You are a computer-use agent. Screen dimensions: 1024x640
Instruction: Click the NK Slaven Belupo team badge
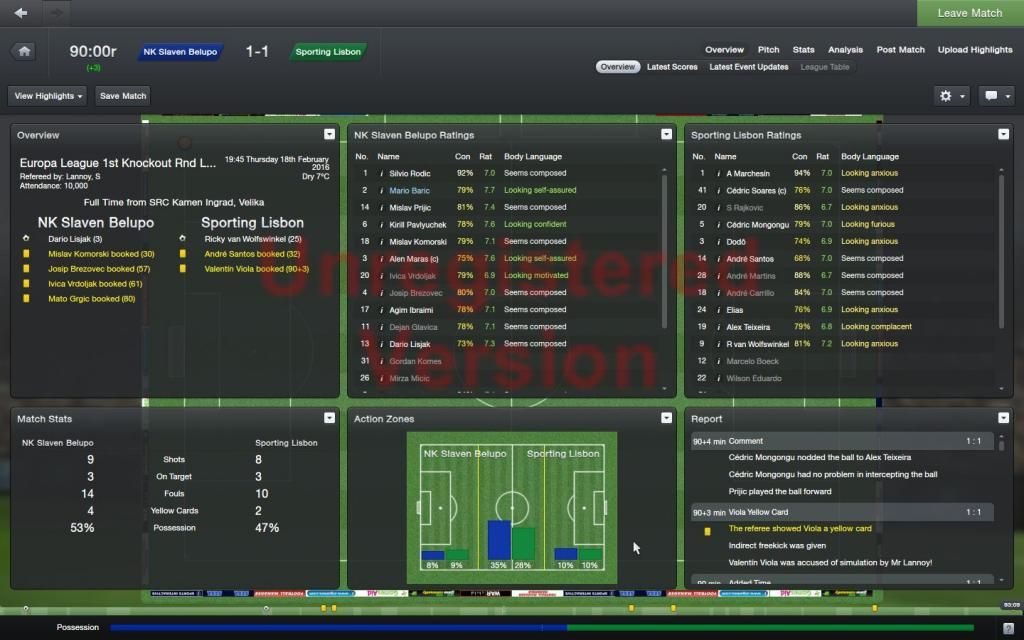pos(179,52)
